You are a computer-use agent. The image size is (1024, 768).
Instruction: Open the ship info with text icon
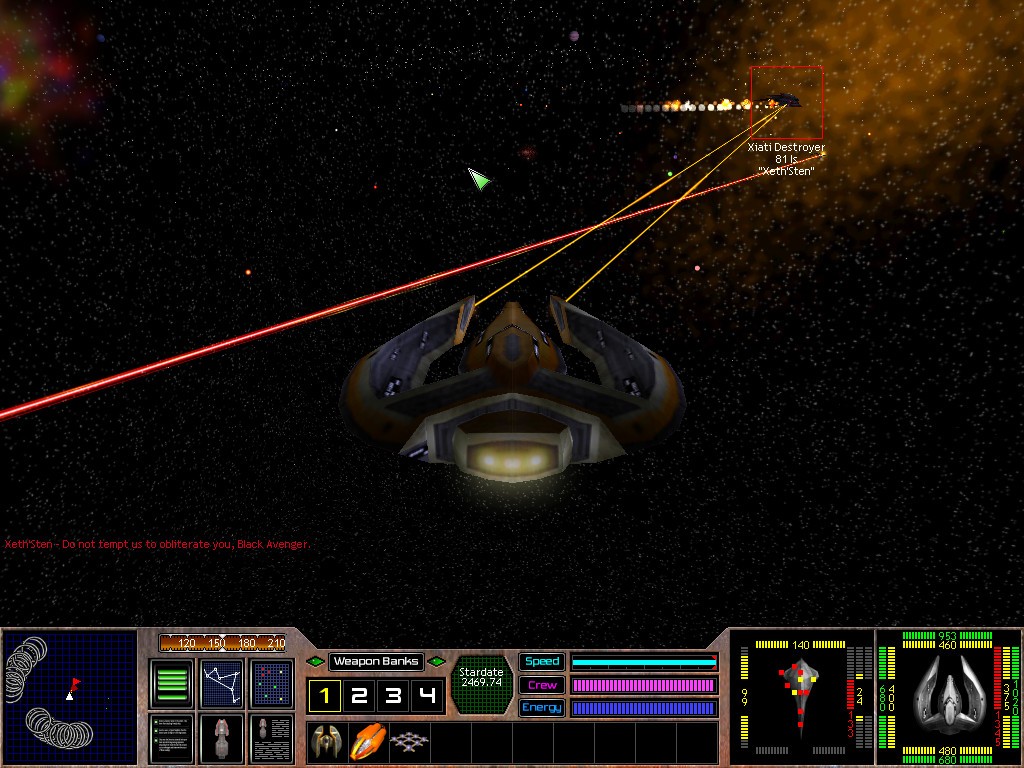(x=272, y=738)
